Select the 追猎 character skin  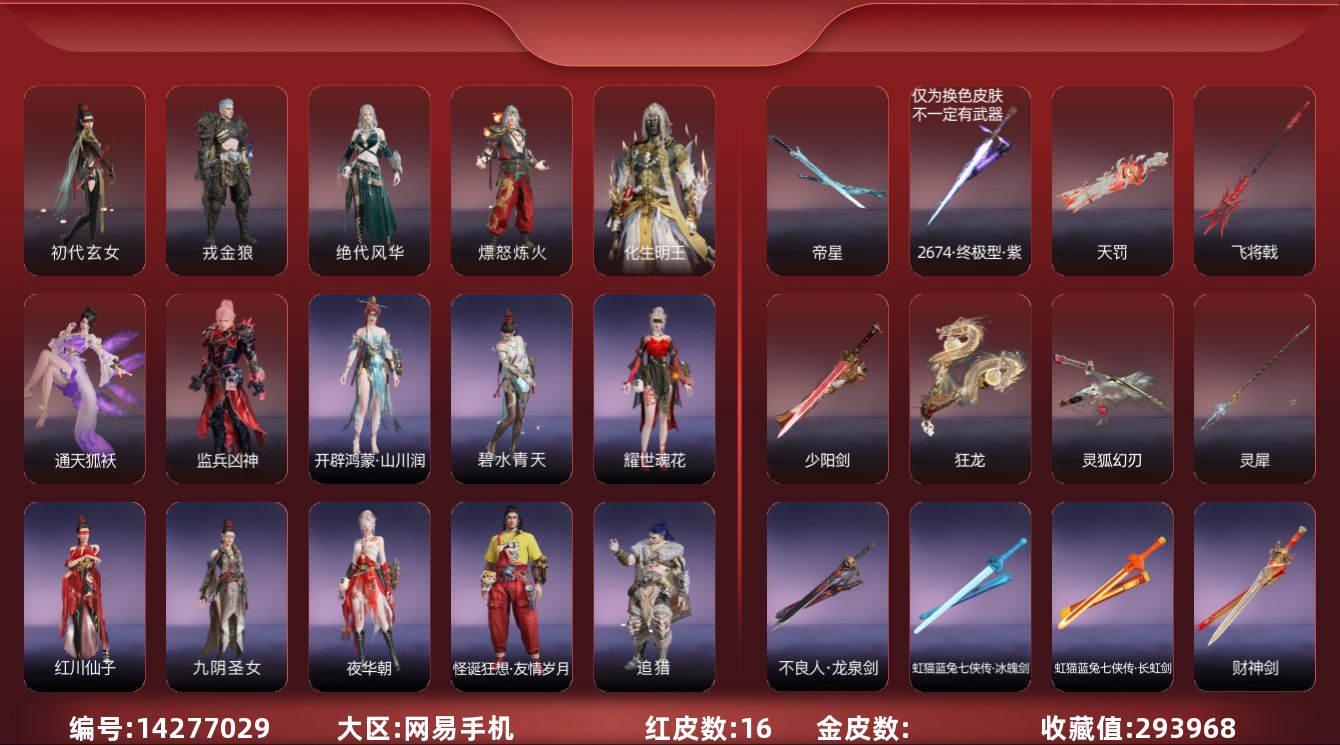(653, 590)
